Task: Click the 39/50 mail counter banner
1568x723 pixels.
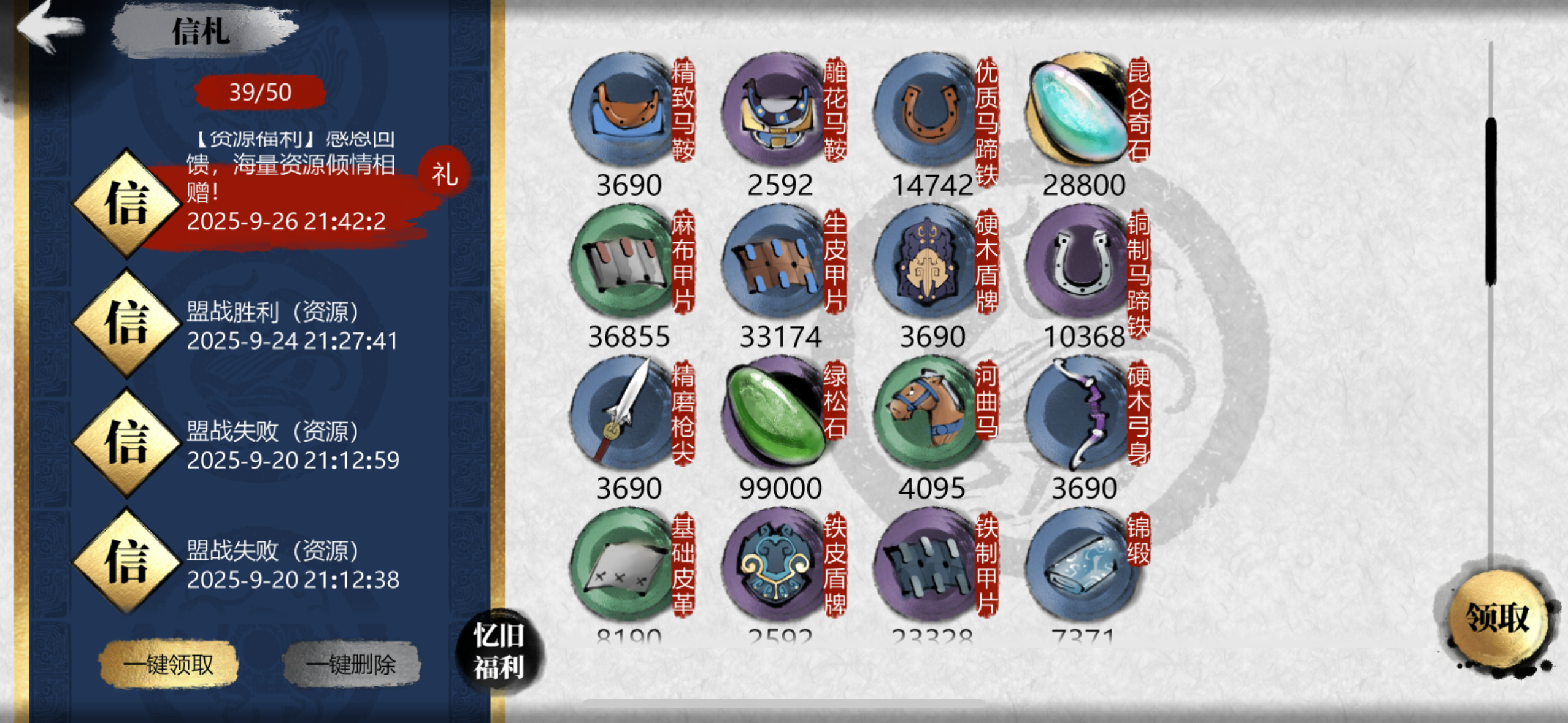Action: (x=261, y=91)
